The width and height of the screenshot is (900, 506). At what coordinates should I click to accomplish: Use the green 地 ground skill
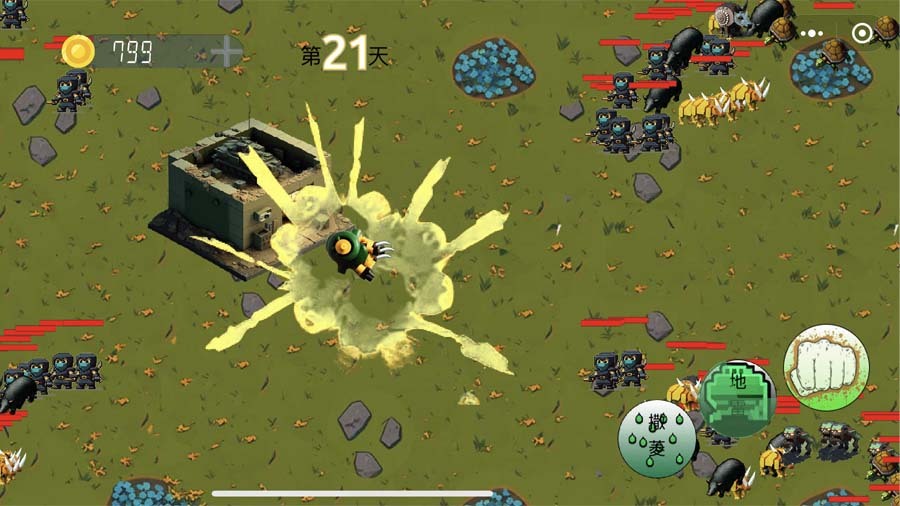coord(737,398)
